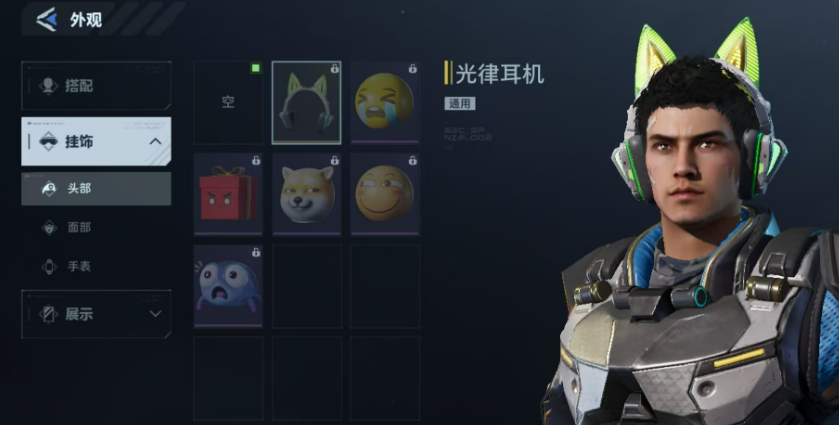The image size is (839, 425).
Task: Pick the cat-ear headphones item
Action: click(x=306, y=103)
